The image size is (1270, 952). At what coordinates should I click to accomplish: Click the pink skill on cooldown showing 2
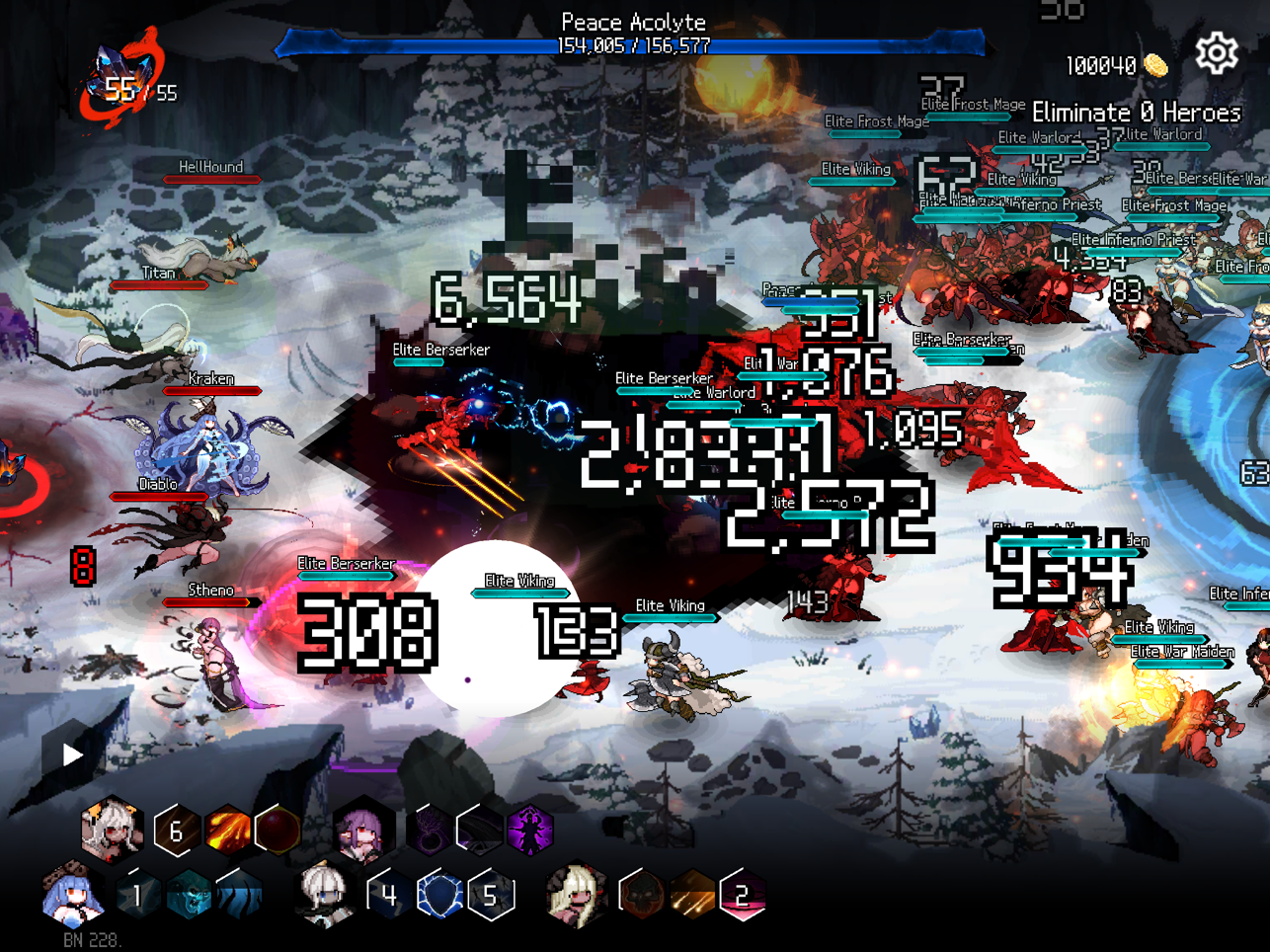(743, 896)
